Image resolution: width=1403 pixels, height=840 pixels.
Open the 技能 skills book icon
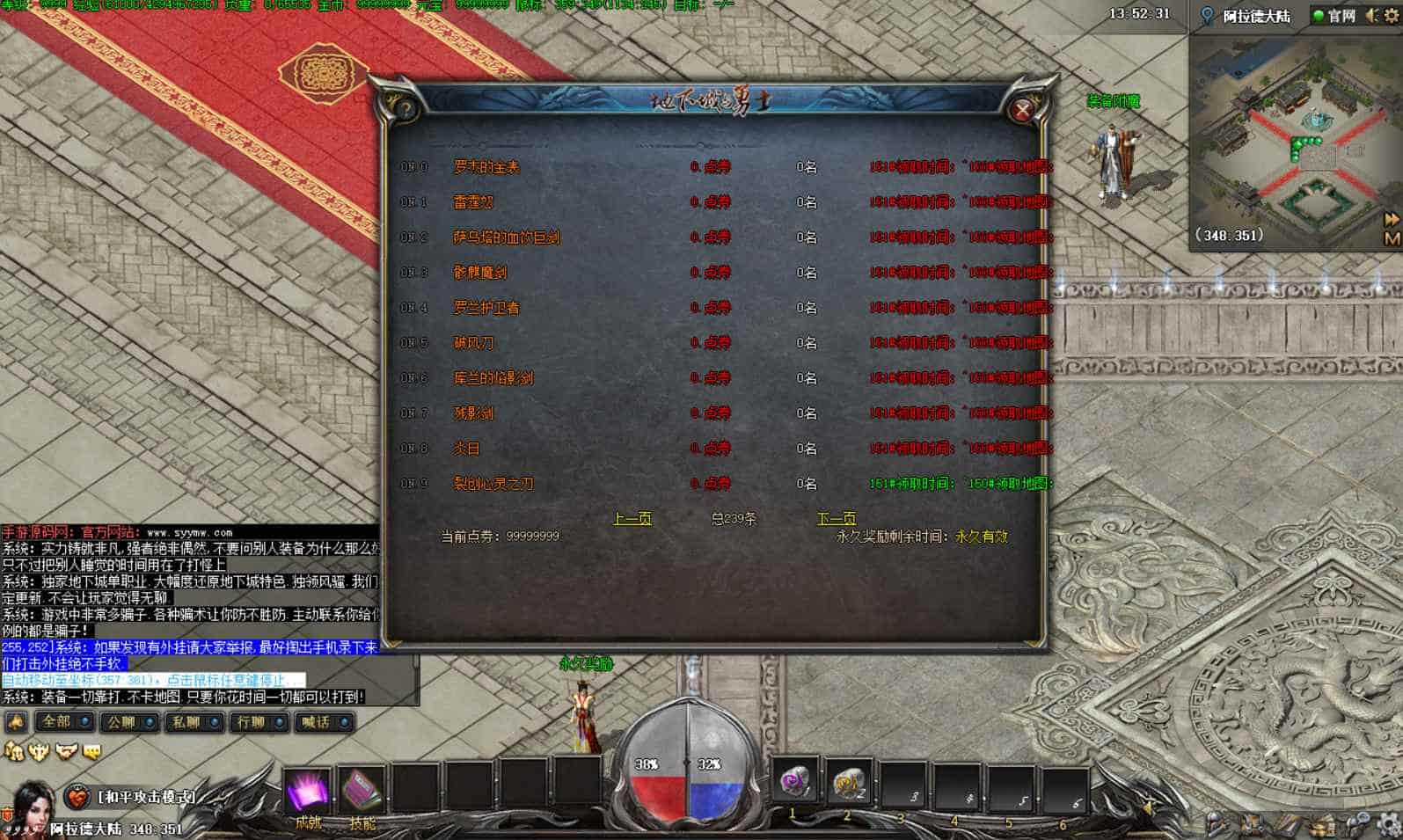[x=362, y=791]
